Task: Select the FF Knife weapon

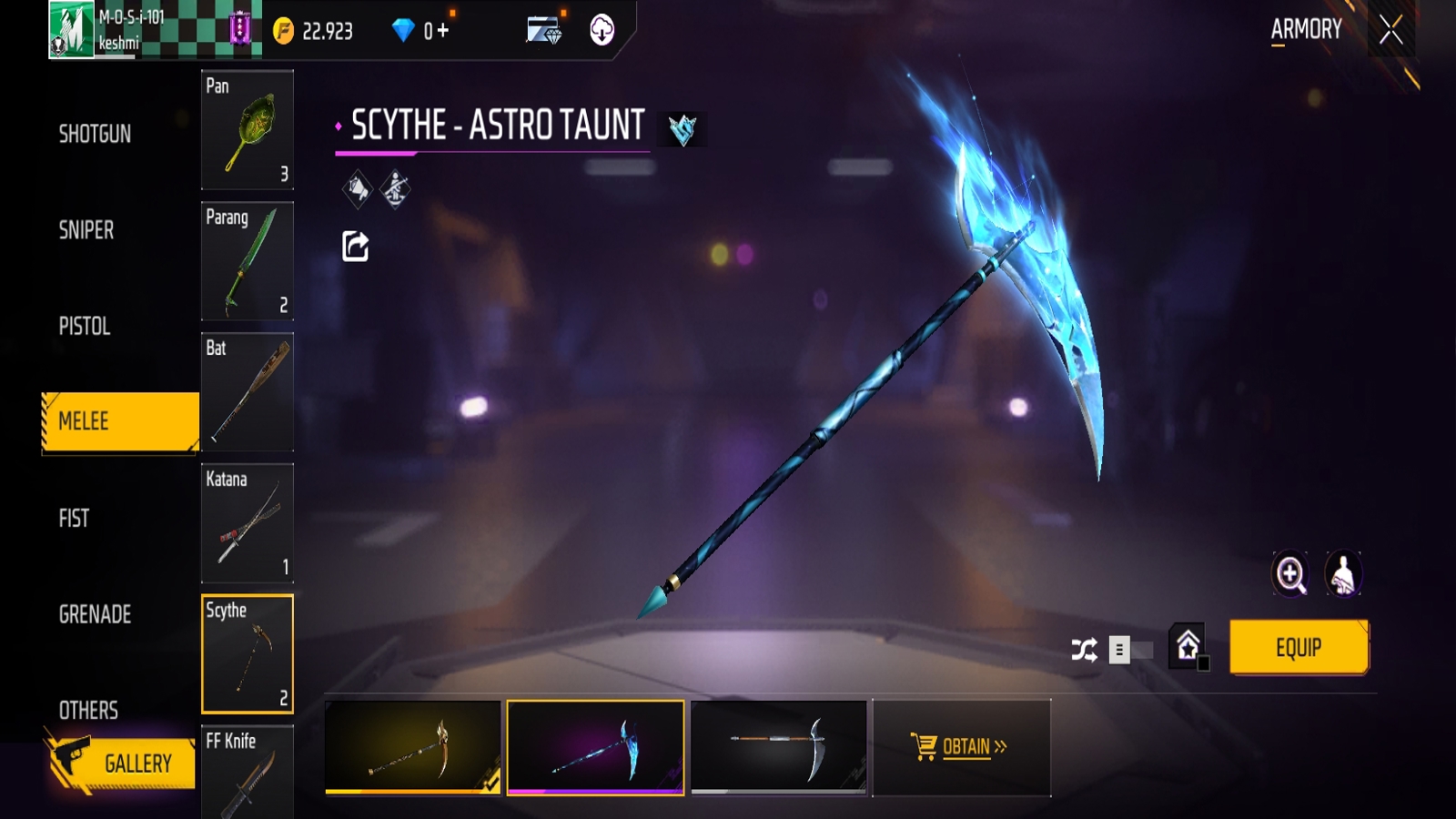Action: point(247,772)
